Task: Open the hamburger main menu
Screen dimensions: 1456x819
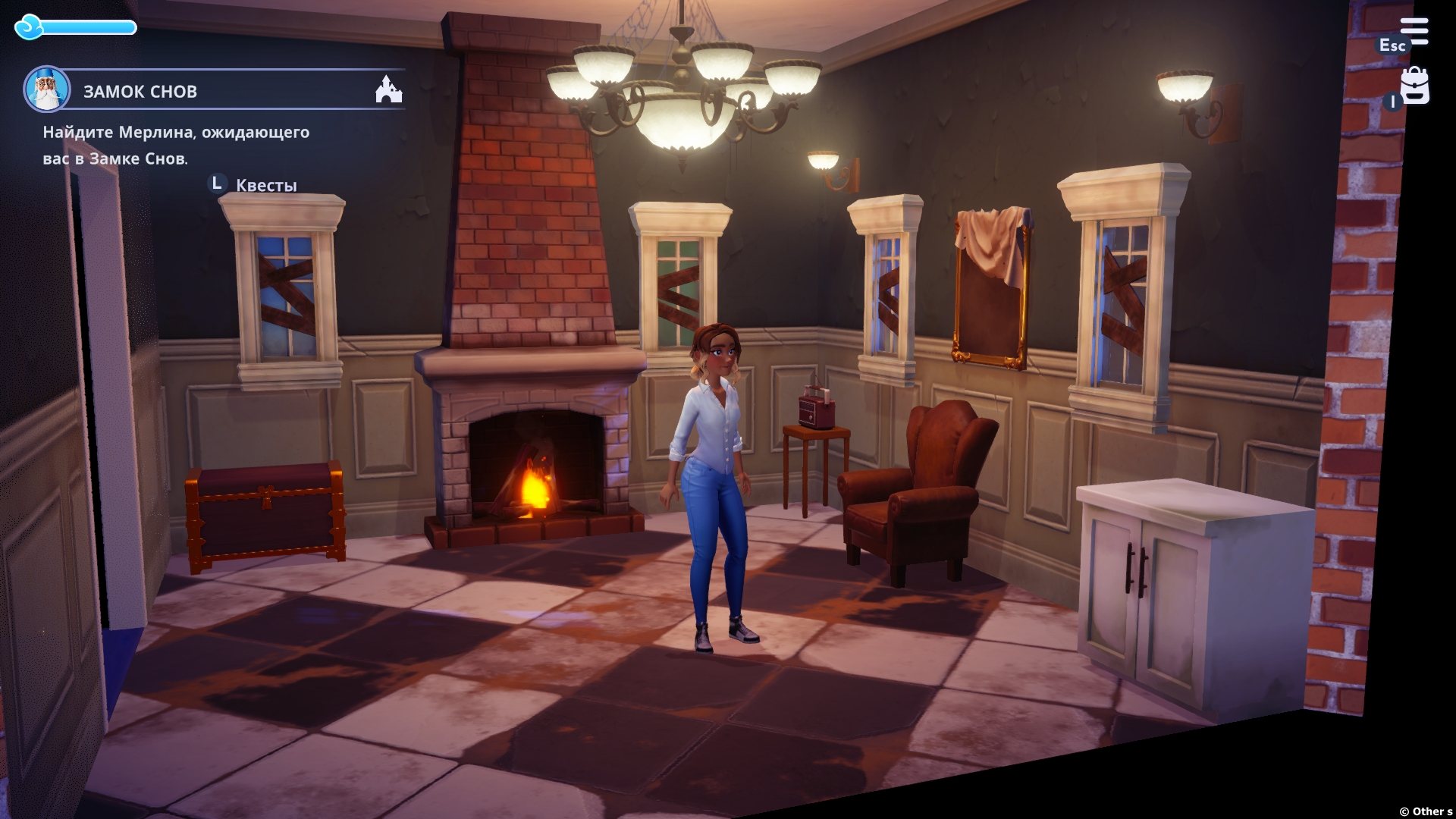Action: 1414,32
